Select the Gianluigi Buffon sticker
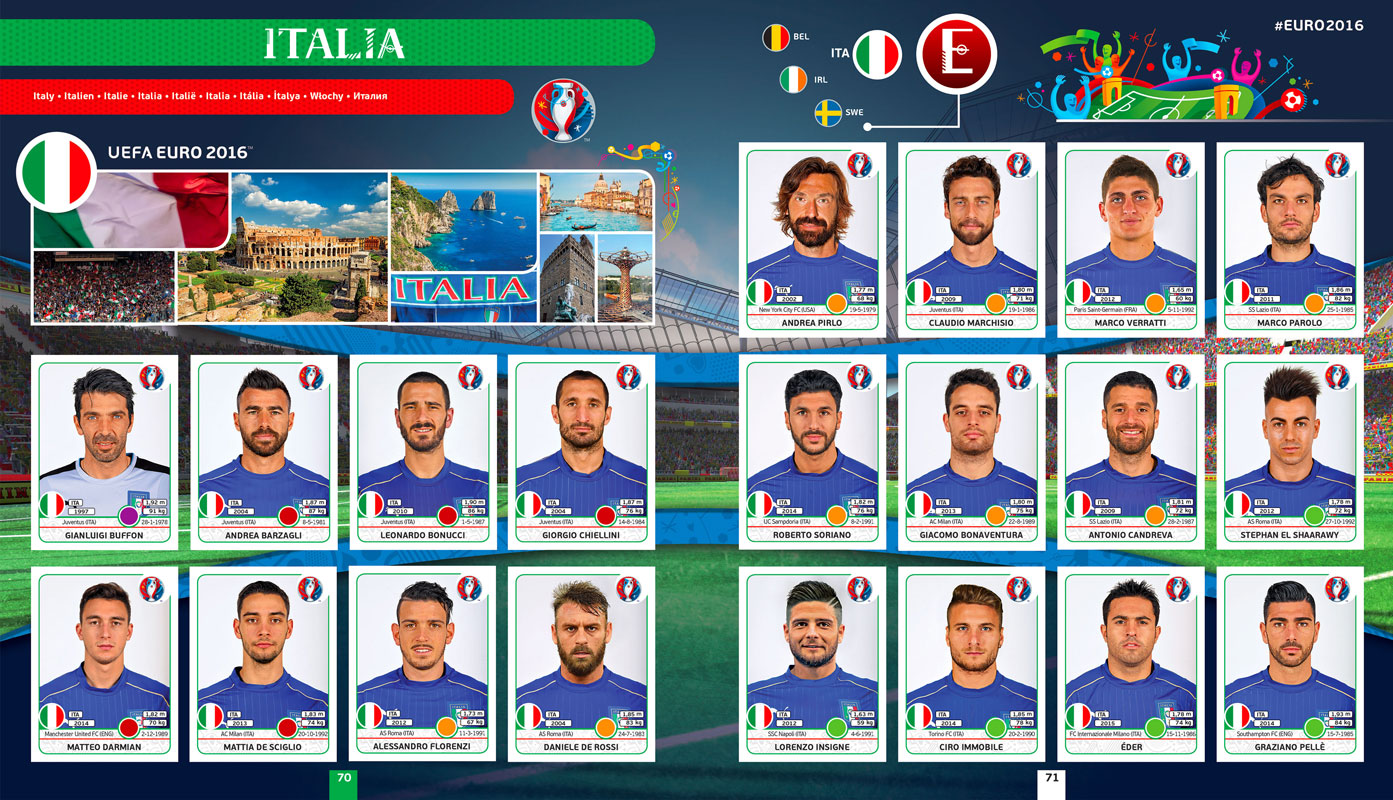This screenshot has width=1393, height=800. (x=105, y=450)
